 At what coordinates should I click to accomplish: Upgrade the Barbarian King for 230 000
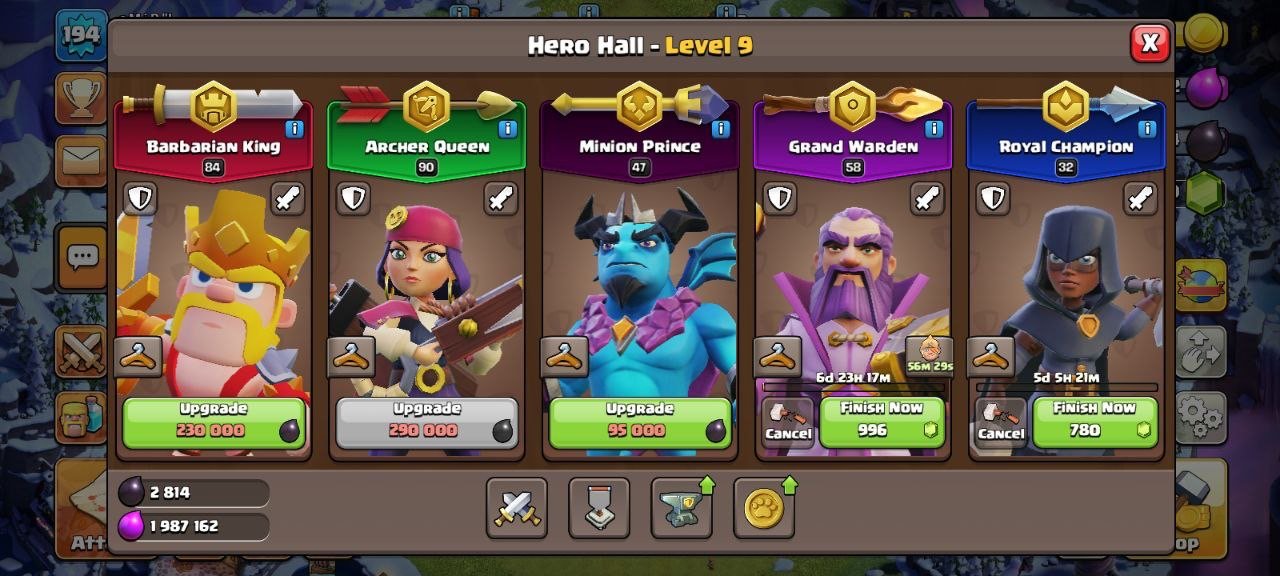click(x=214, y=422)
